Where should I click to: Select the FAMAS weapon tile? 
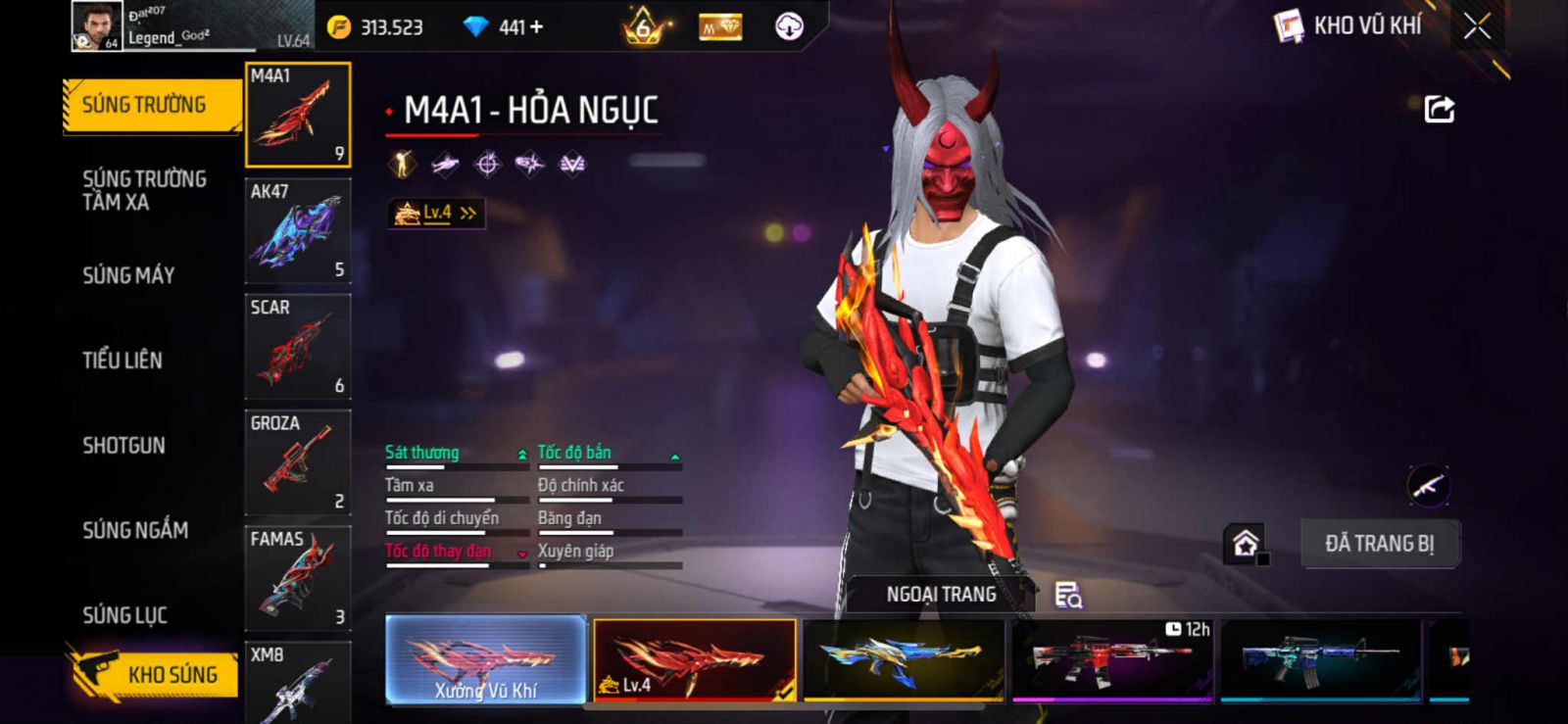tap(298, 578)
